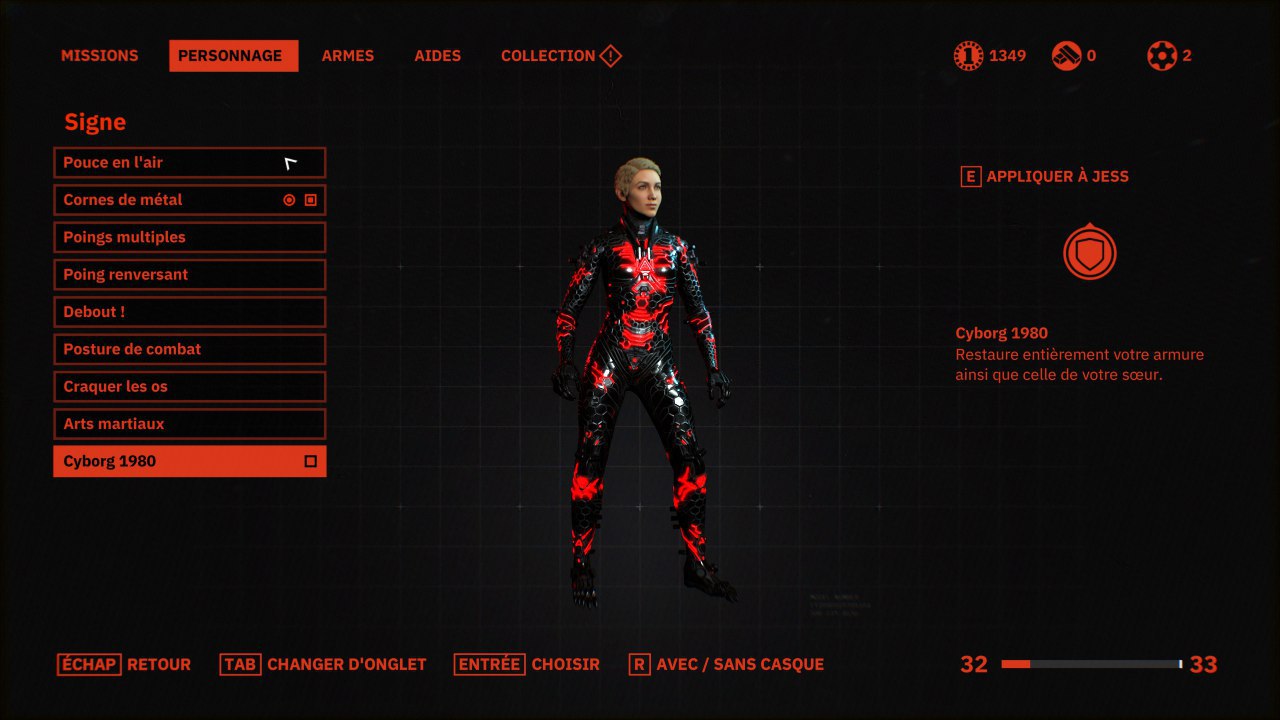The width and height of the screenshot is (1280, 720).
Task: Select the highlighted Cyborg 1980 sign
Action: (x=189, y=461)
